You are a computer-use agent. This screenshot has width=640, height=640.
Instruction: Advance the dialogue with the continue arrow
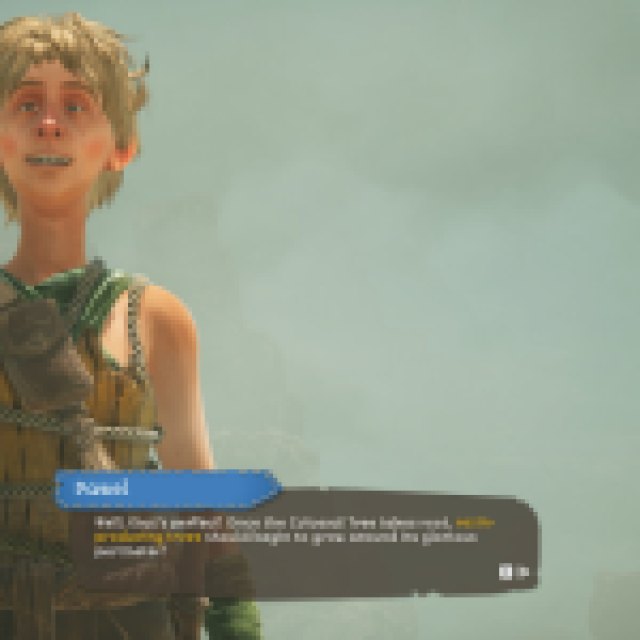[x=512, y=571]
